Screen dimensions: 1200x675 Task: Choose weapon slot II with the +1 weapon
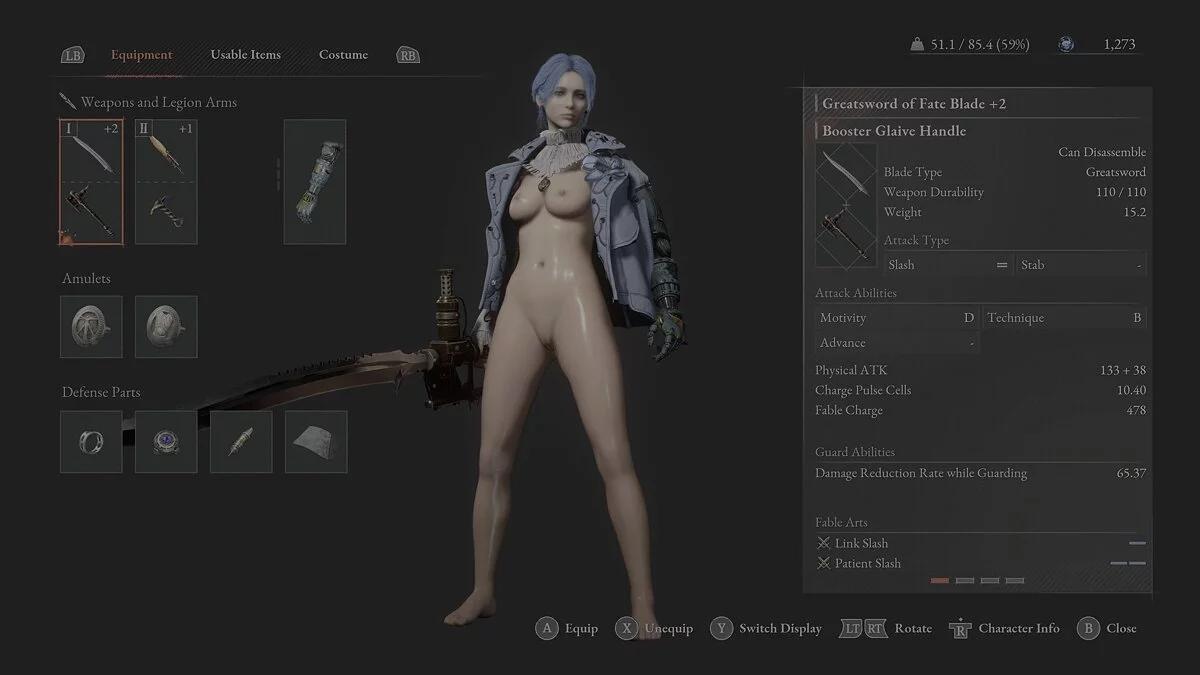click(x=166, y=182)
